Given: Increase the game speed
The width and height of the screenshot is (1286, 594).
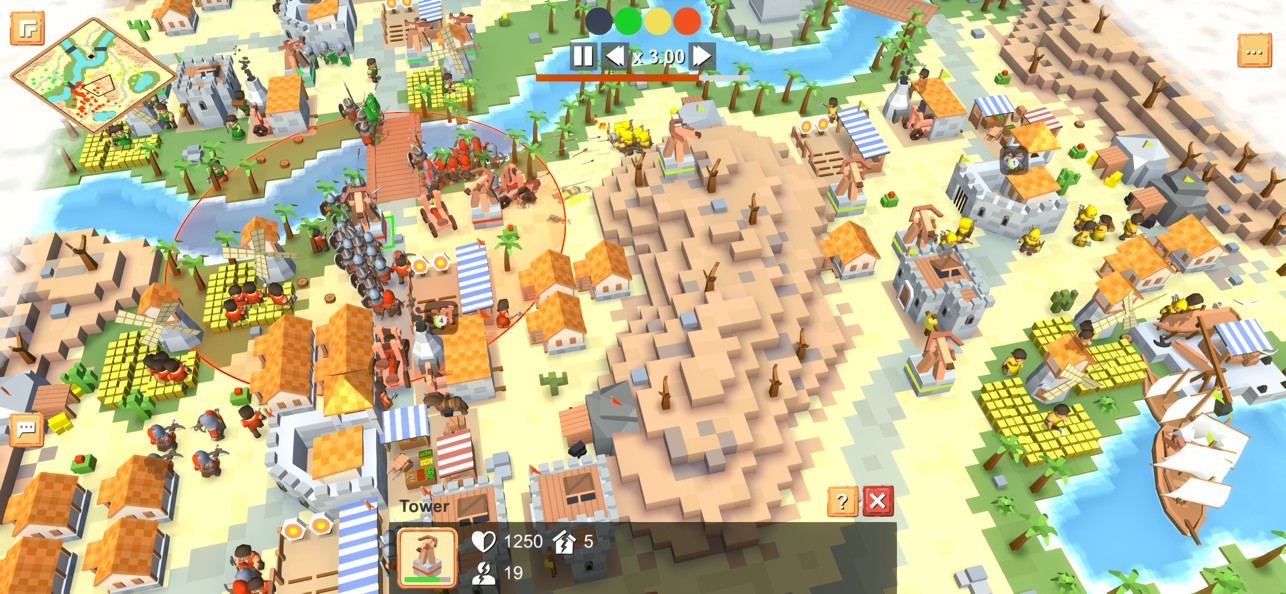Looking at the screenshot, I should tap(703, 56).
